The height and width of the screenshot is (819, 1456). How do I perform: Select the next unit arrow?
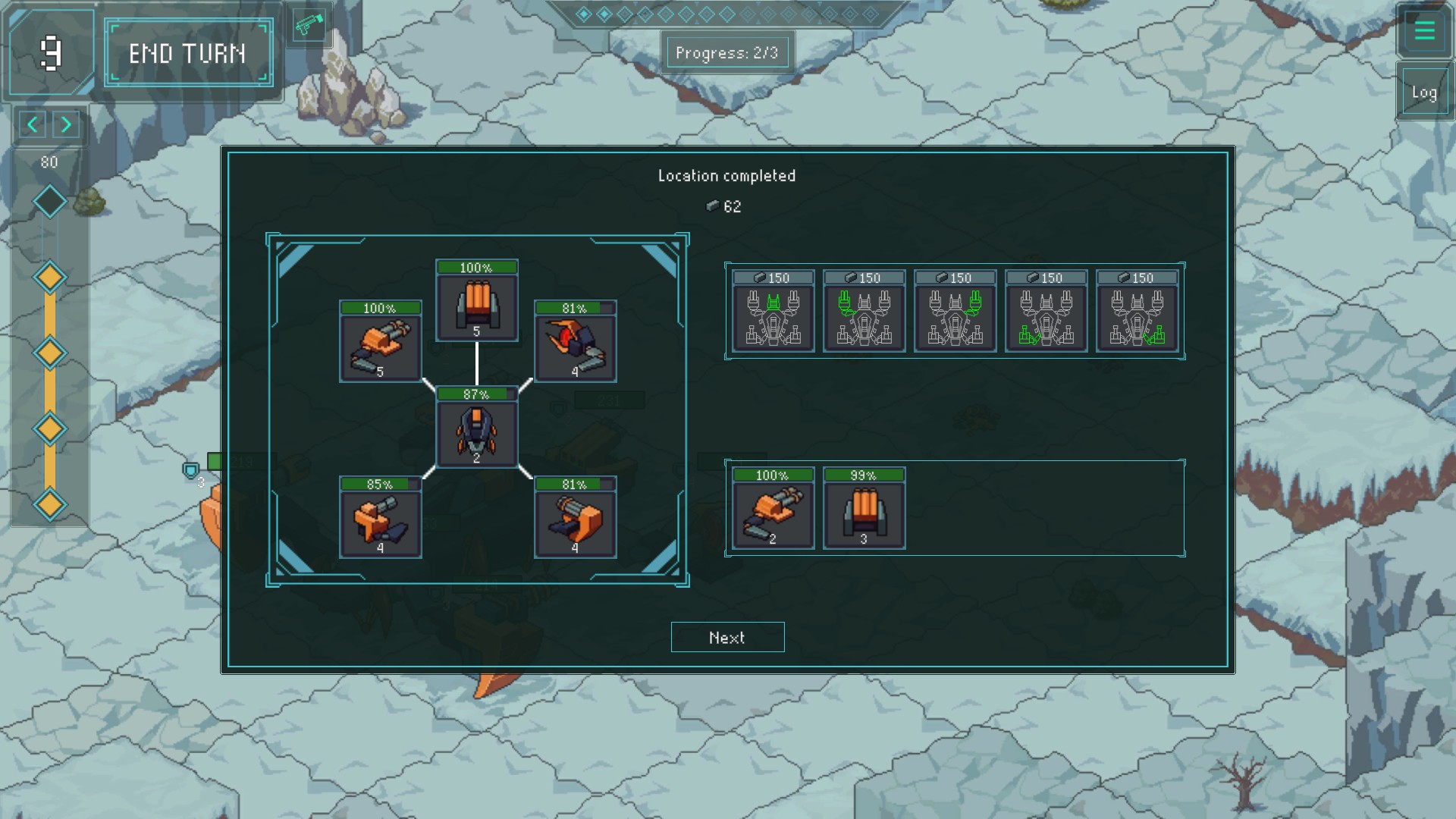[67, 124]
